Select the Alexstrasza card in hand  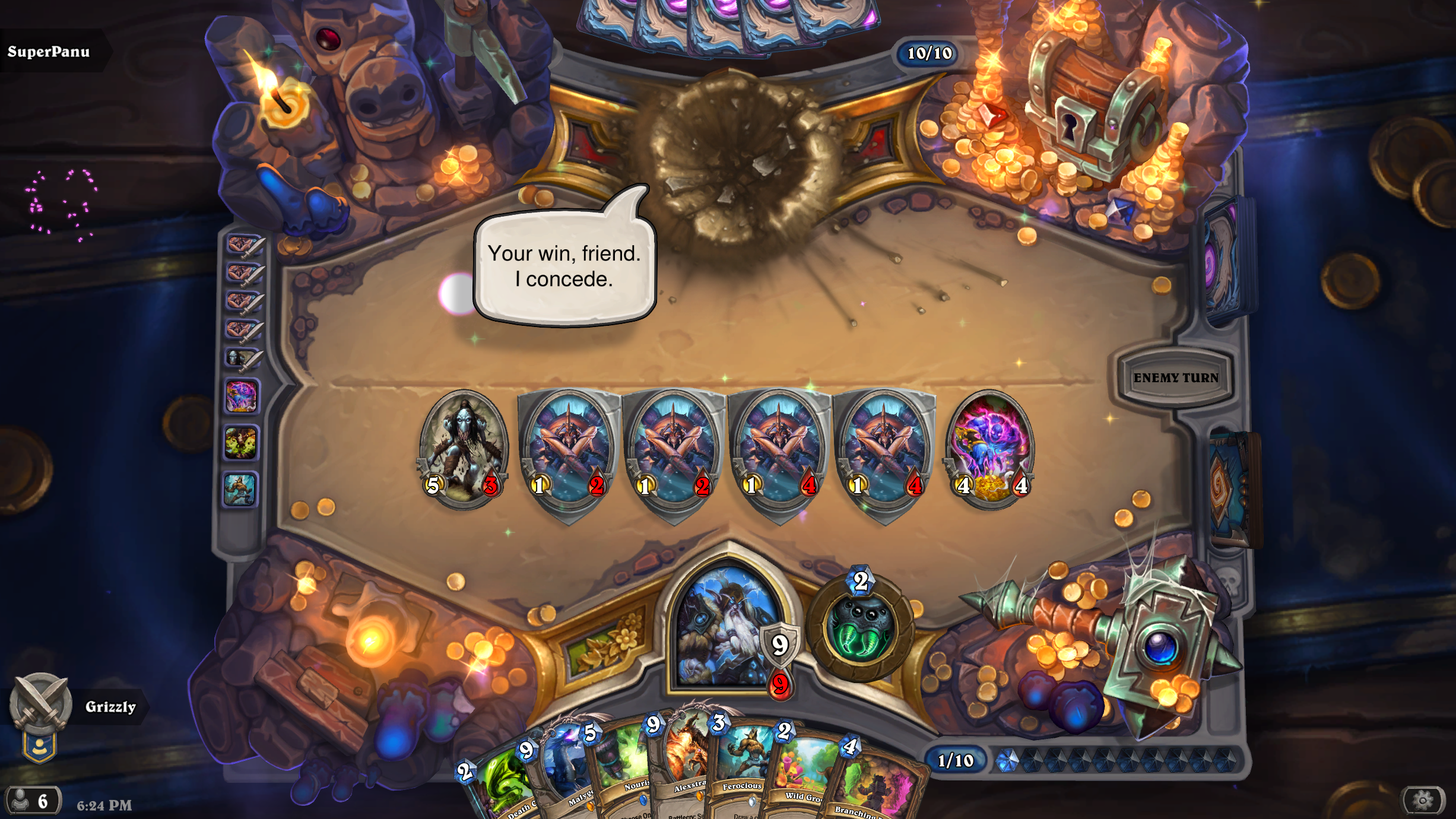pos(683,766)
